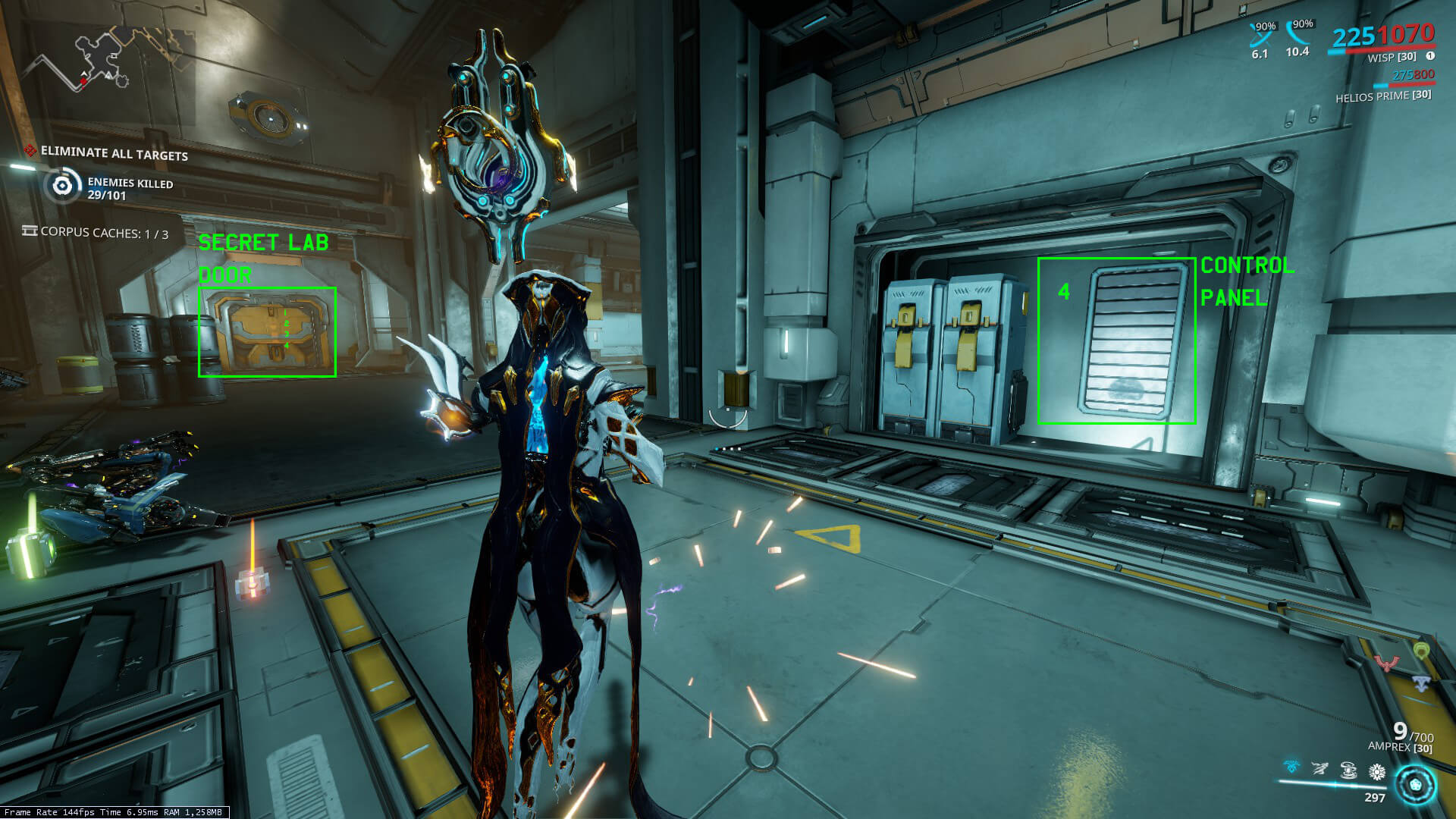Activate the Wil-O-Wisp running figure ability

[x=1319, y=770]
